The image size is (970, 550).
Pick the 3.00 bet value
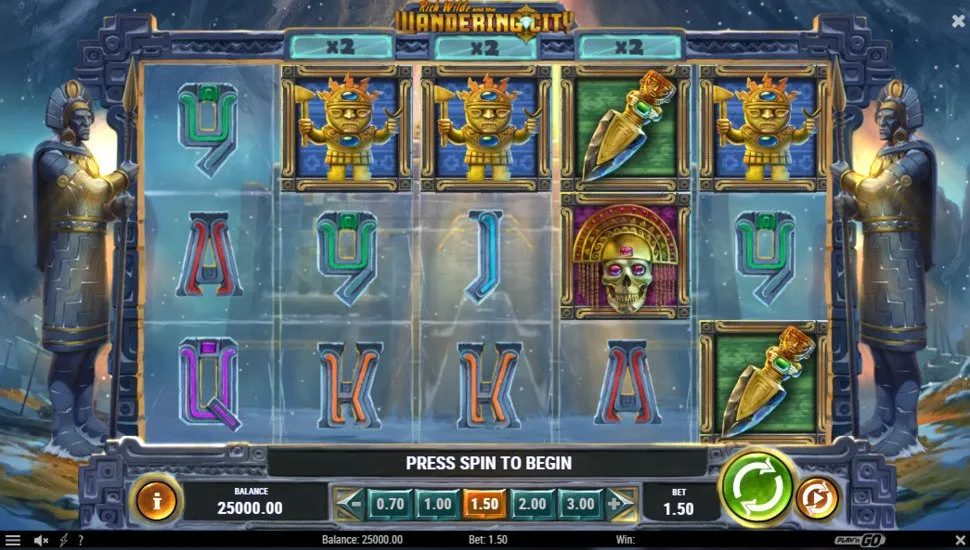click(x=580, y=504)
